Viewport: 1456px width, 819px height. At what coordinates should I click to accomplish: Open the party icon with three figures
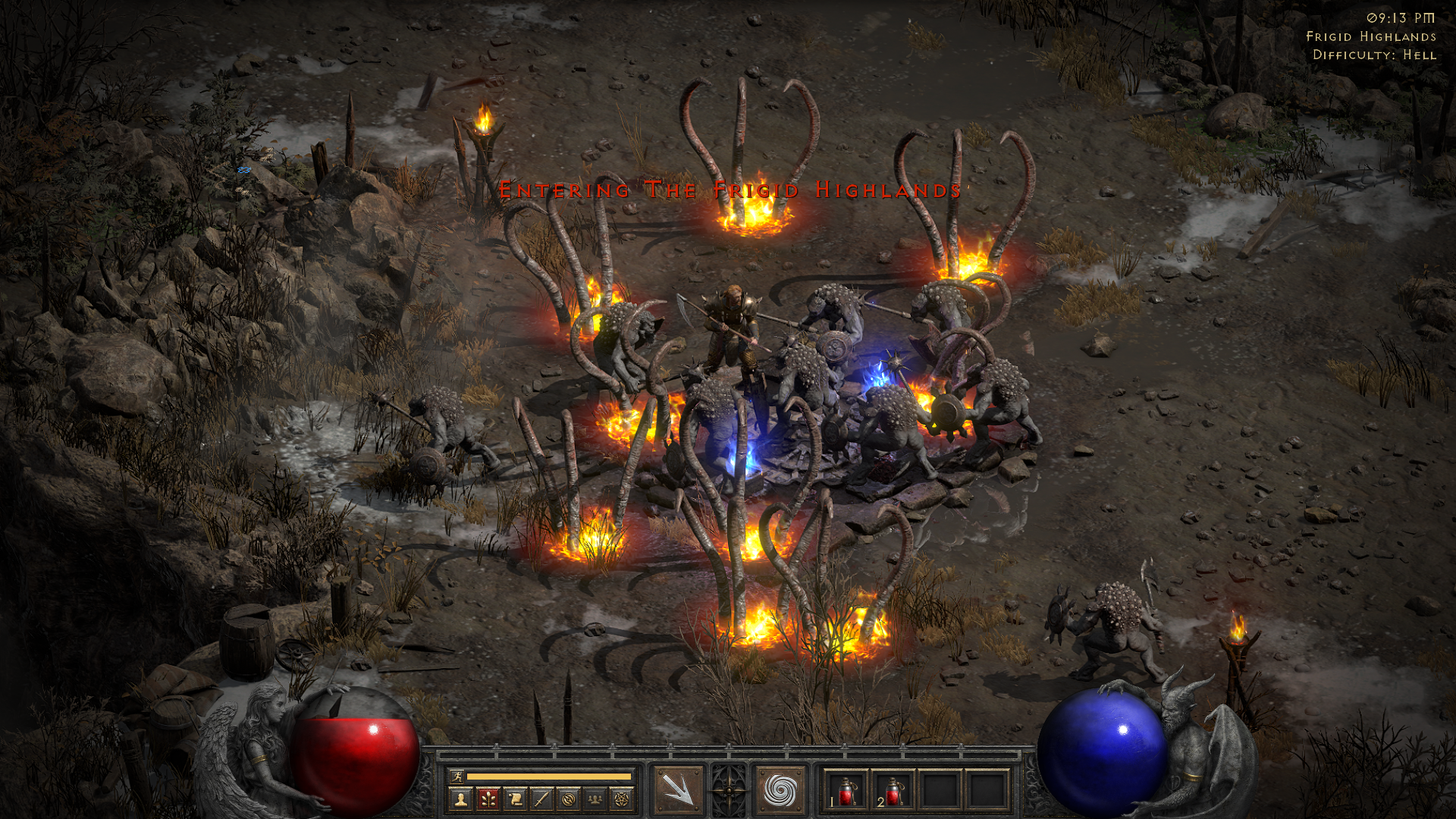[x=595, y=799]
